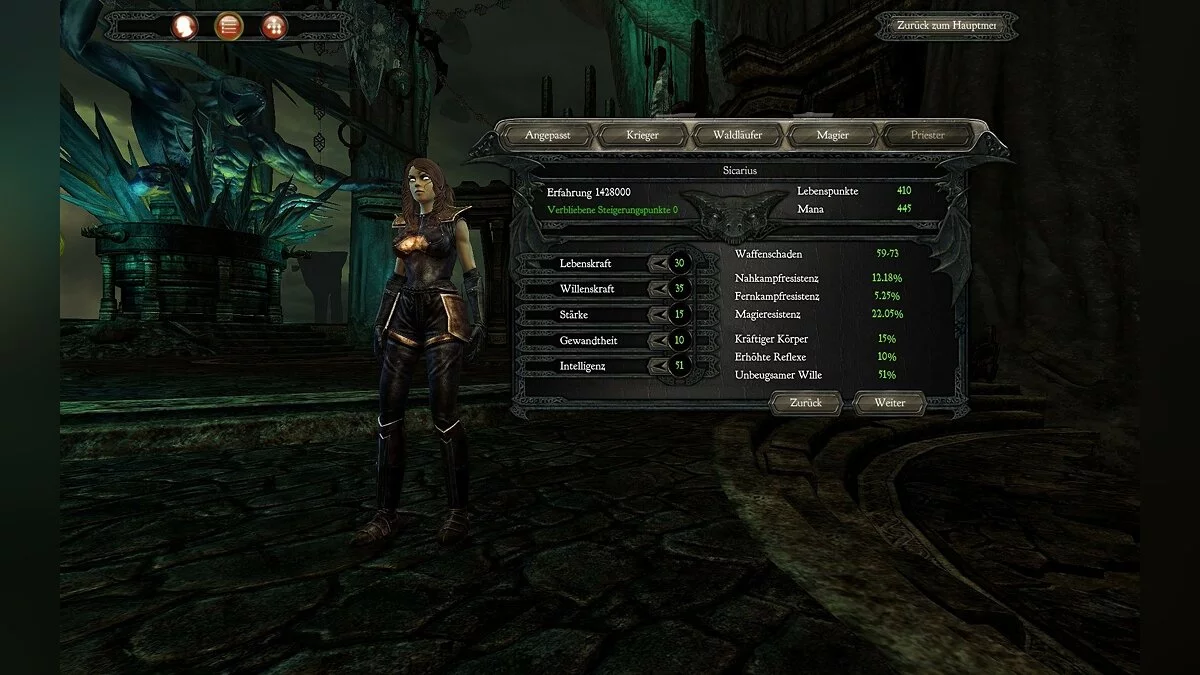This screenshot has width=1200, height=675.
Task: Go back with the Zurück button
Action: click(x=806, y=403)
